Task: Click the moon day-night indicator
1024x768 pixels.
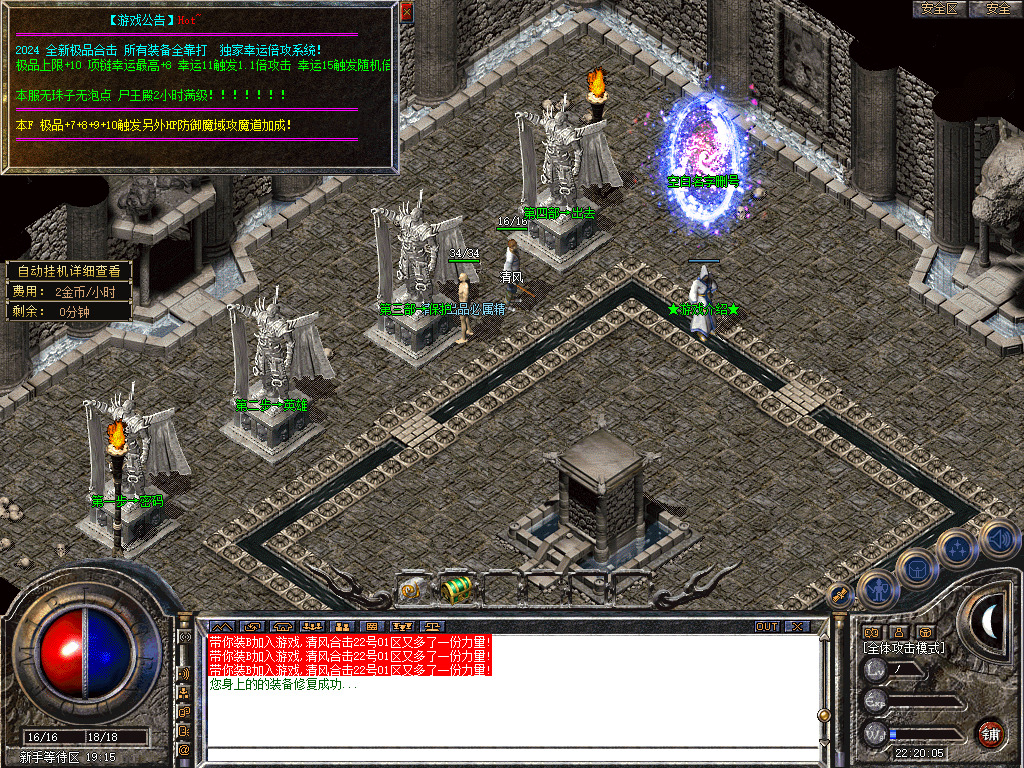Action: [x=989, y=623]
